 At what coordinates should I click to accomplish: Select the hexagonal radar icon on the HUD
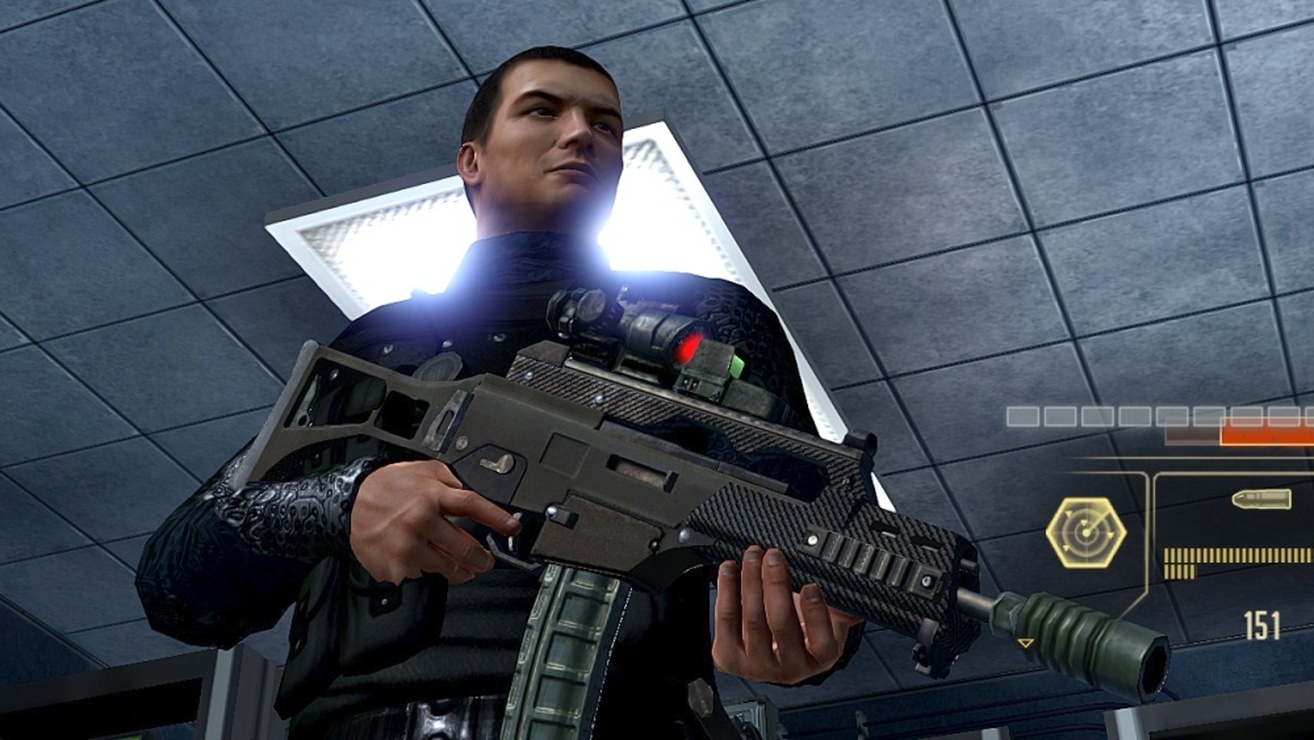1086,531
